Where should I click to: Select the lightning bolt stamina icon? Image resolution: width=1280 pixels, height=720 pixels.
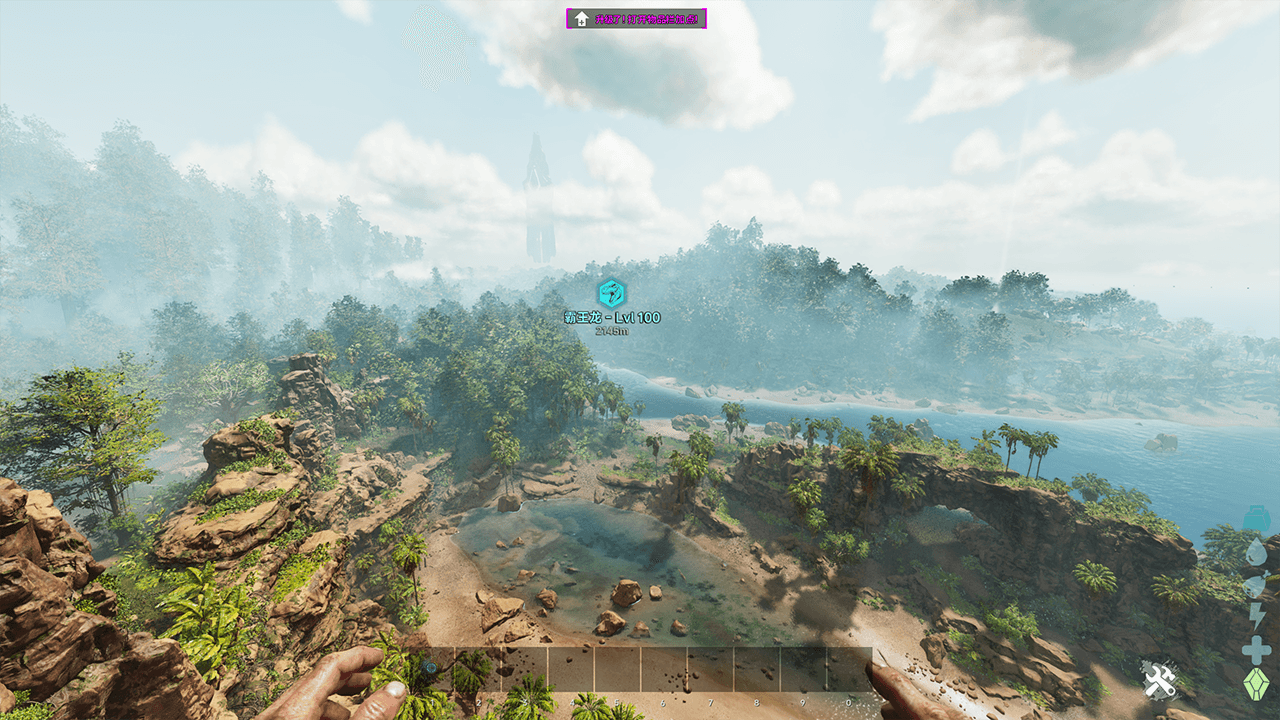coord(1256,616)
